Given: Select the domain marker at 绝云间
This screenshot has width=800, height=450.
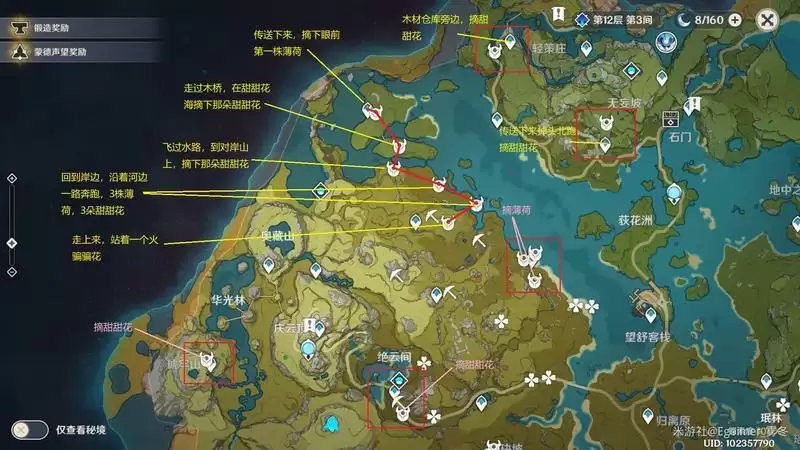Looking at the screenshot, I should pos(399,378).
